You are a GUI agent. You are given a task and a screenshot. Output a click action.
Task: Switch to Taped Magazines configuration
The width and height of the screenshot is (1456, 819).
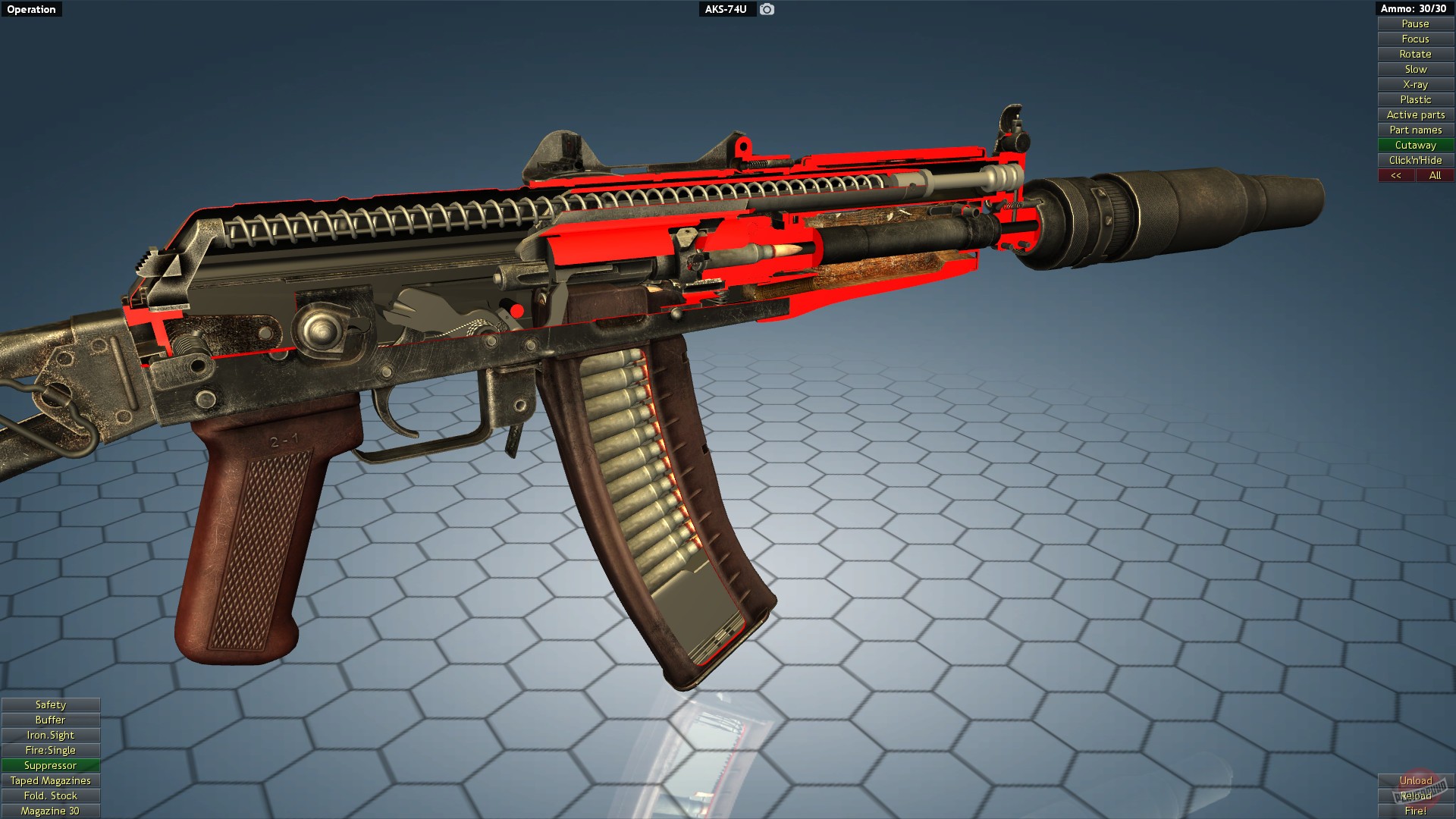(x=50, y=780)
